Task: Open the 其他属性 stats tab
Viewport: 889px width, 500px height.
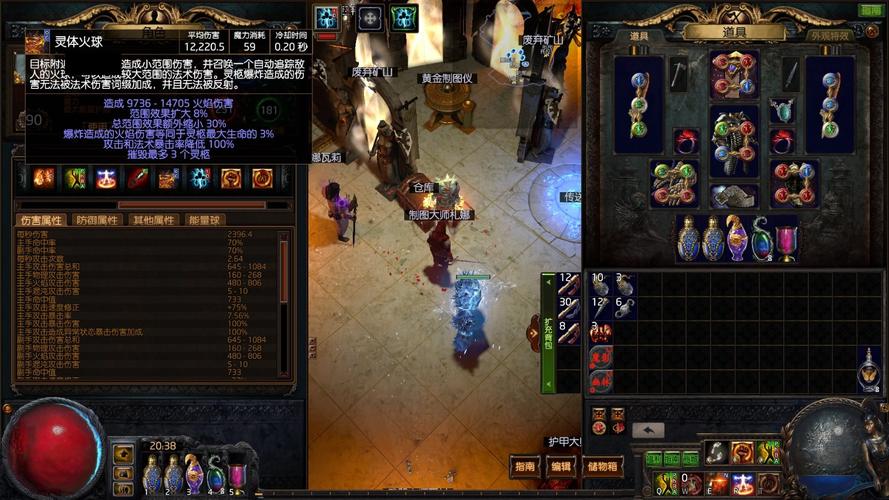Action: point(153,220)
